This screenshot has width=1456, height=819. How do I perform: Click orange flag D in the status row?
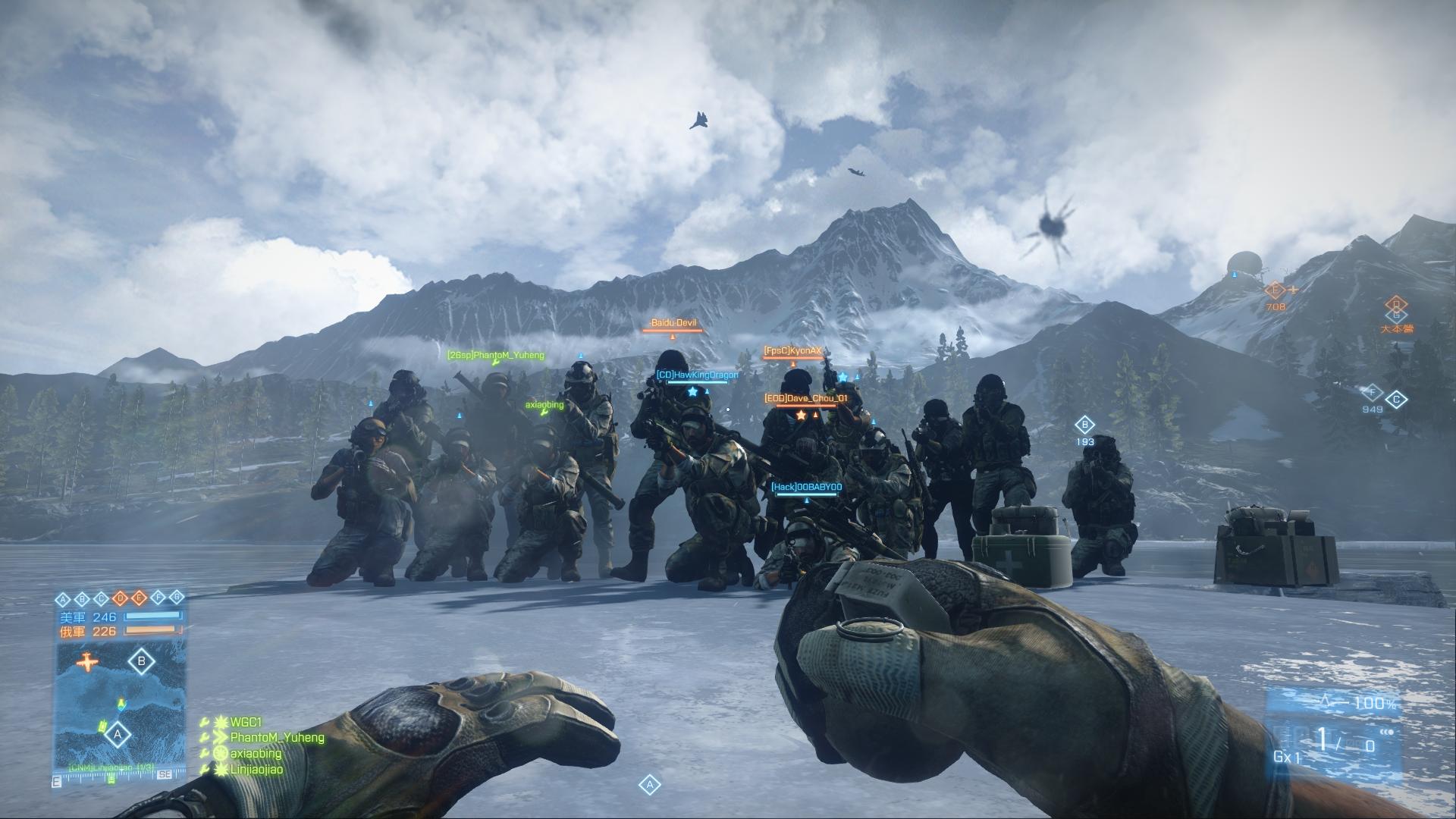120,598
